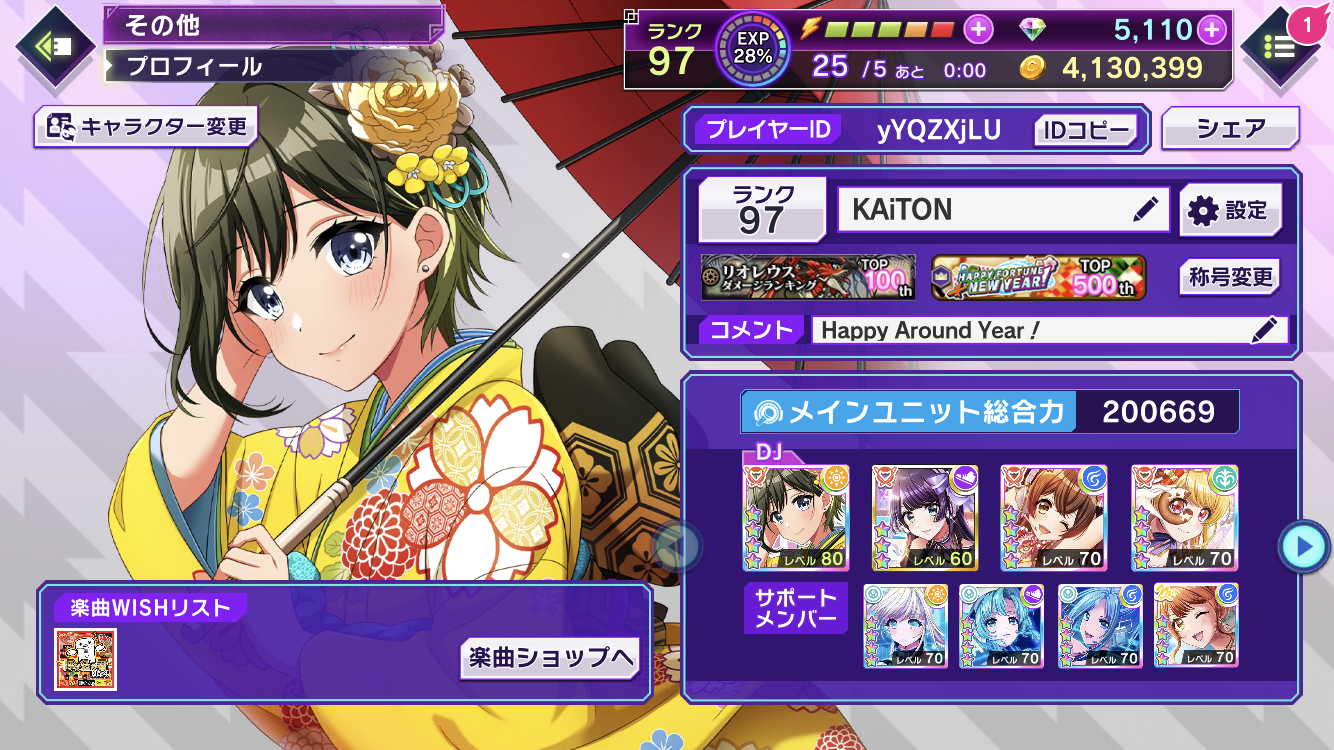The image size is (1334, 750).
Task: Select the level 80 DJ card
Action: (x=796, y=518)
